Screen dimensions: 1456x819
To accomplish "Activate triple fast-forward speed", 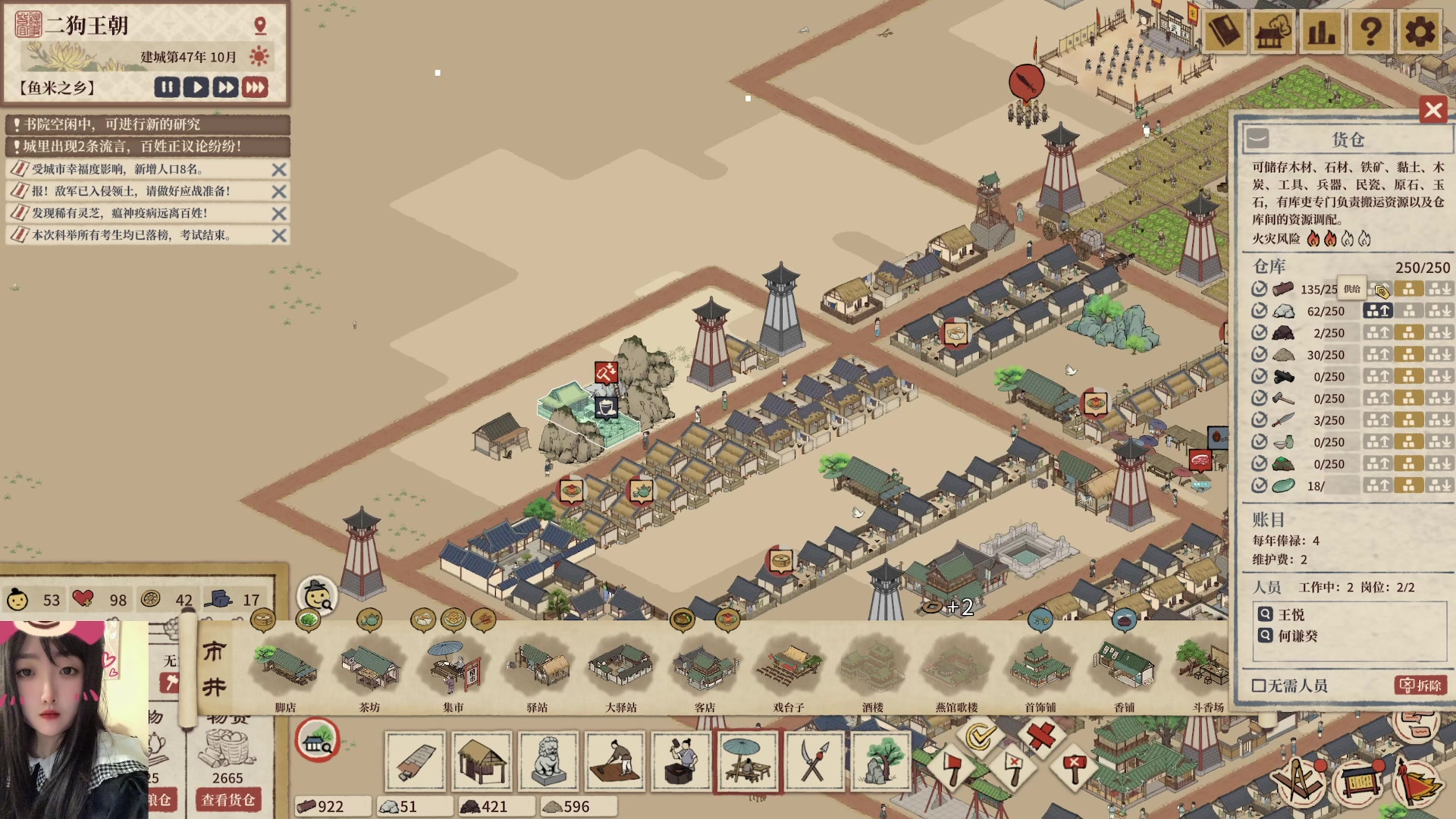I will [256, 87].
